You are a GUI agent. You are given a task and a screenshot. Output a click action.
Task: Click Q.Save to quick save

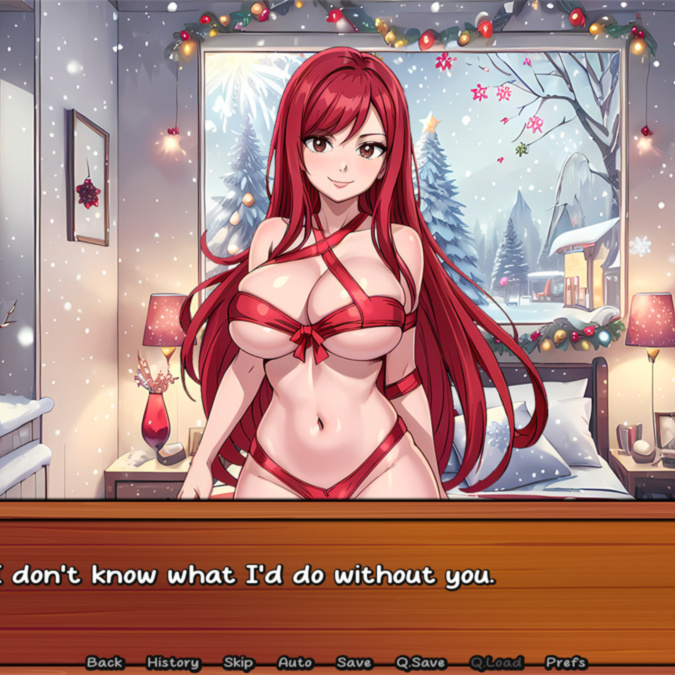click(x=421, y=662)
